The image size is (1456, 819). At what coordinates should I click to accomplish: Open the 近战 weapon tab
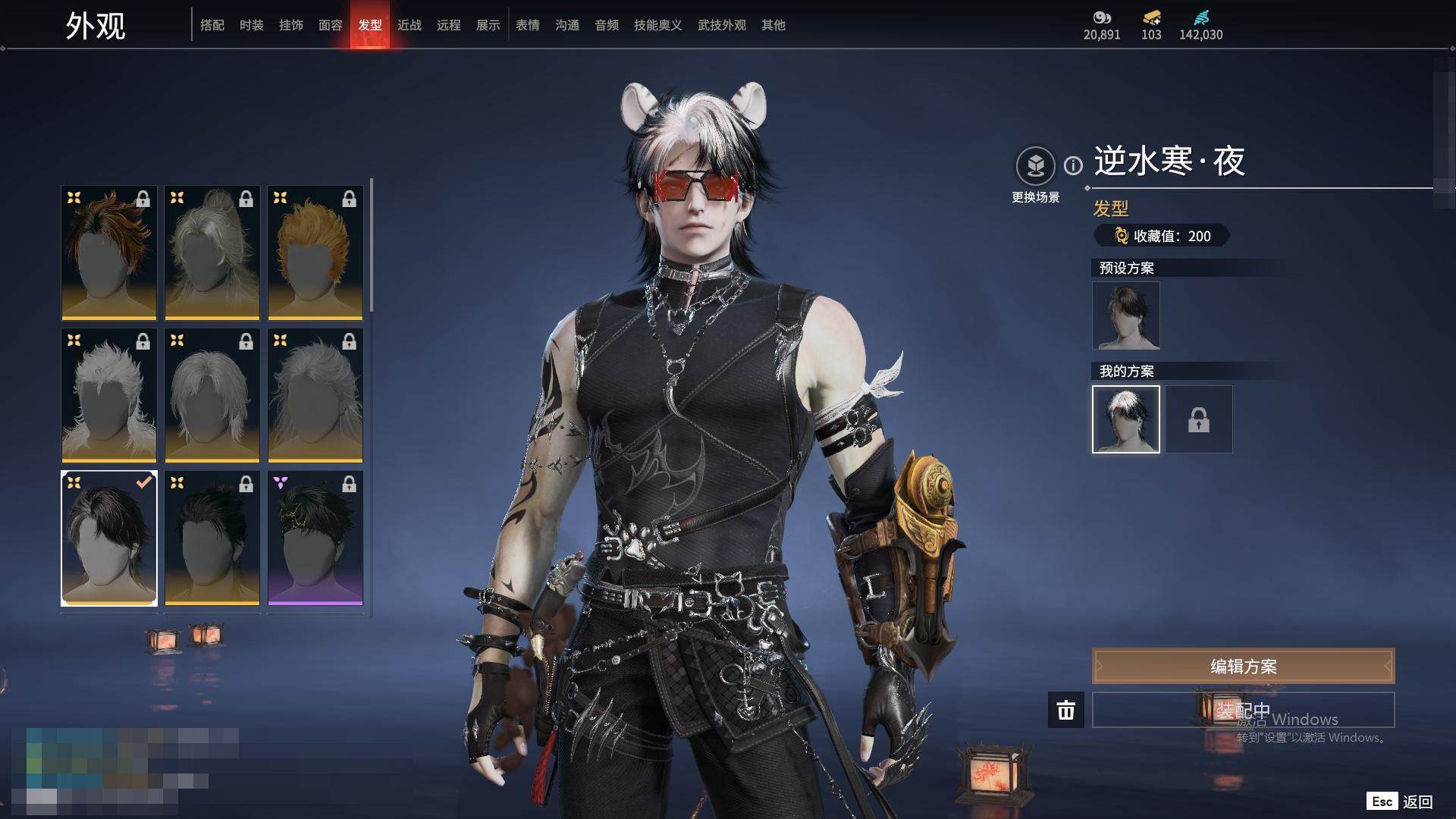pos(409,25)
